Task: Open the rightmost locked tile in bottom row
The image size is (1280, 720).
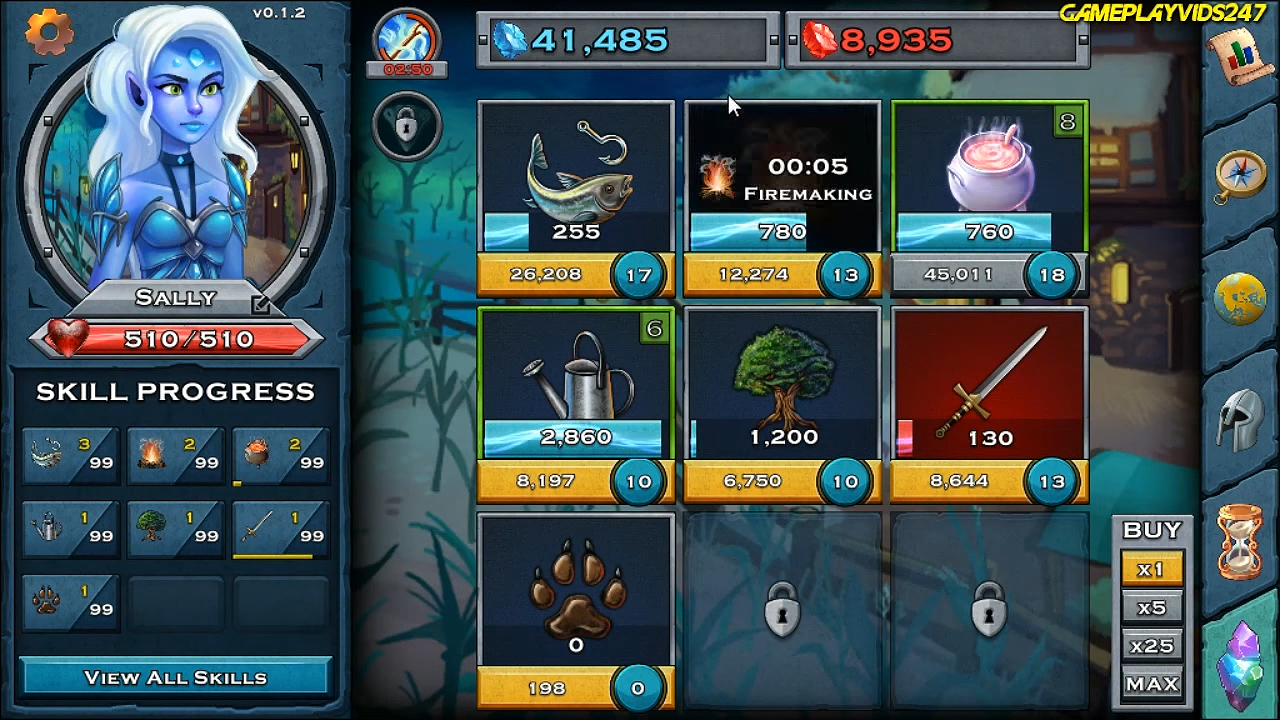Action: [x=989, y=610]
